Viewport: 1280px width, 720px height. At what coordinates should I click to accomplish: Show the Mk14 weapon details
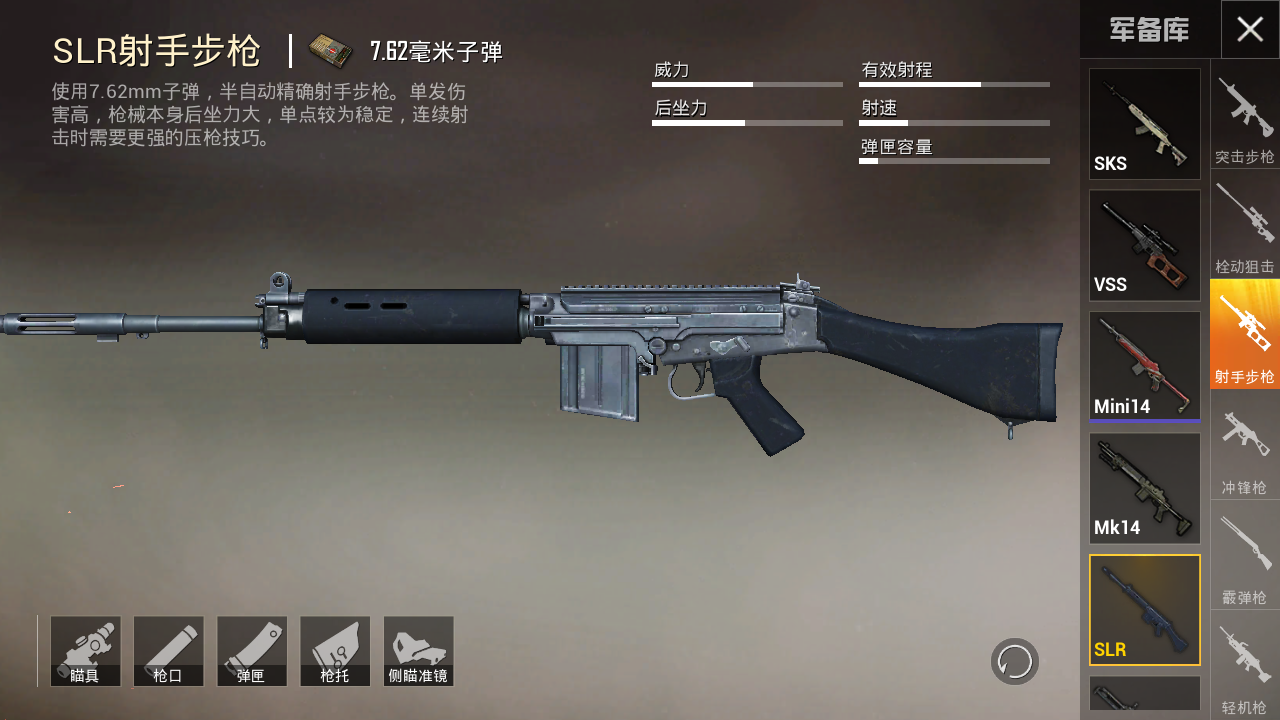[1144, 488]
